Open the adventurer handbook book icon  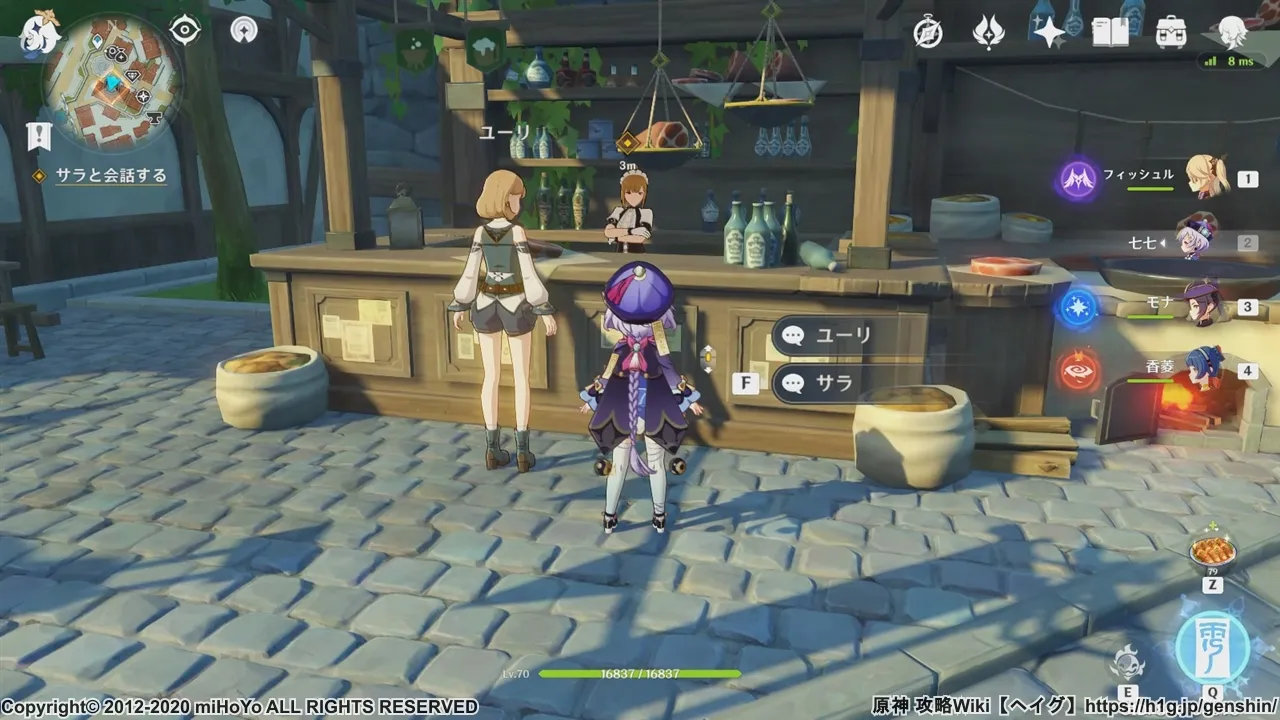pos(1110,33)
